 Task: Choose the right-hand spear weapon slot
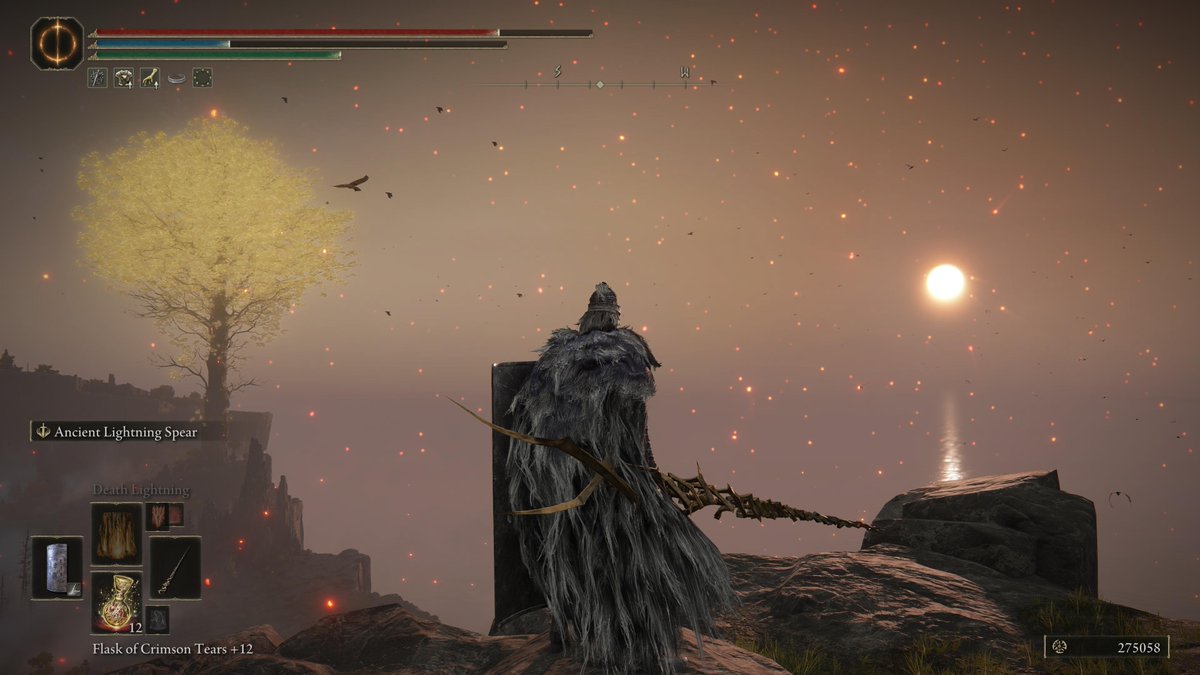pos(175,567)
